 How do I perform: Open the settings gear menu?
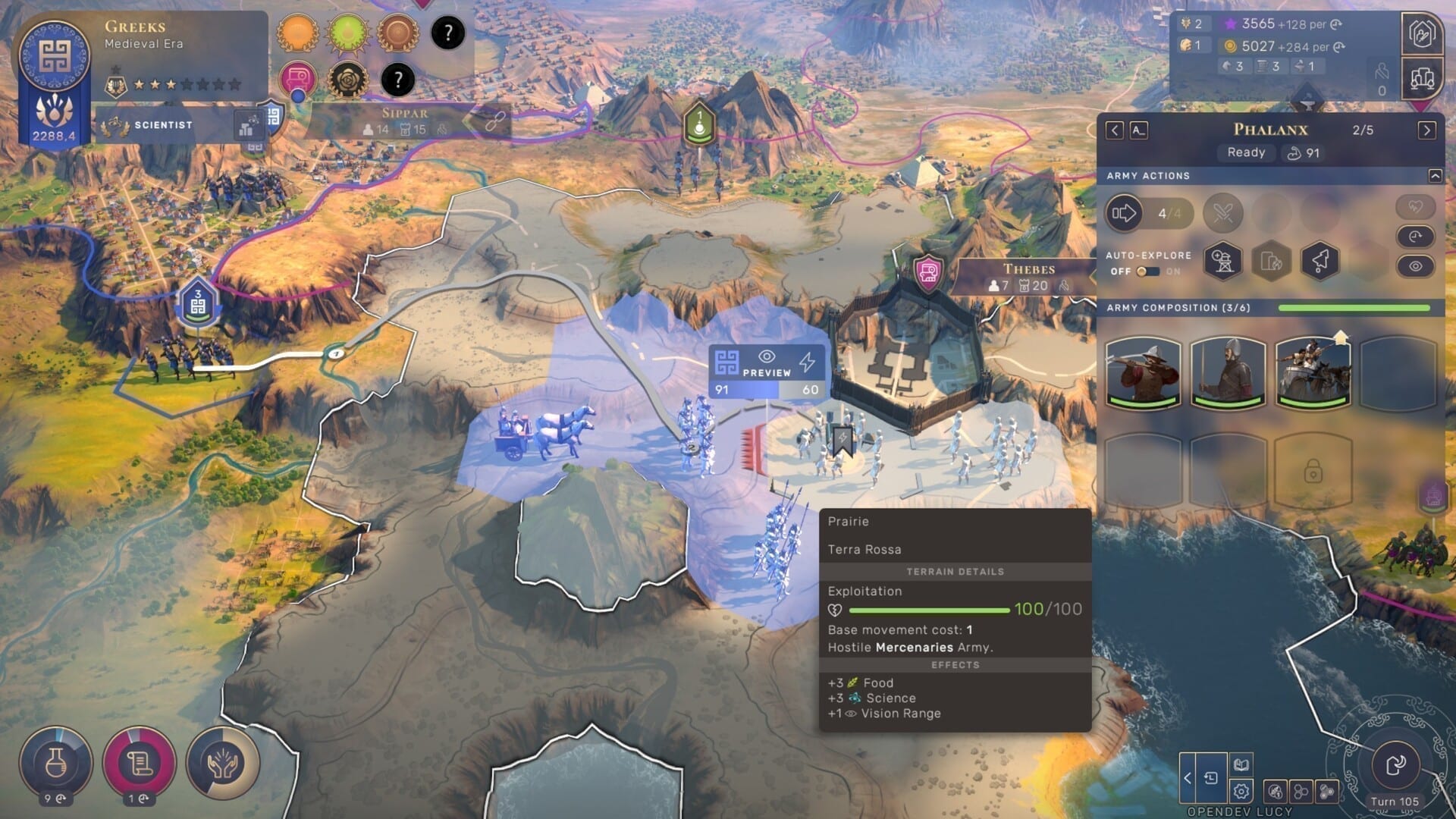[x=1241, y=792]
